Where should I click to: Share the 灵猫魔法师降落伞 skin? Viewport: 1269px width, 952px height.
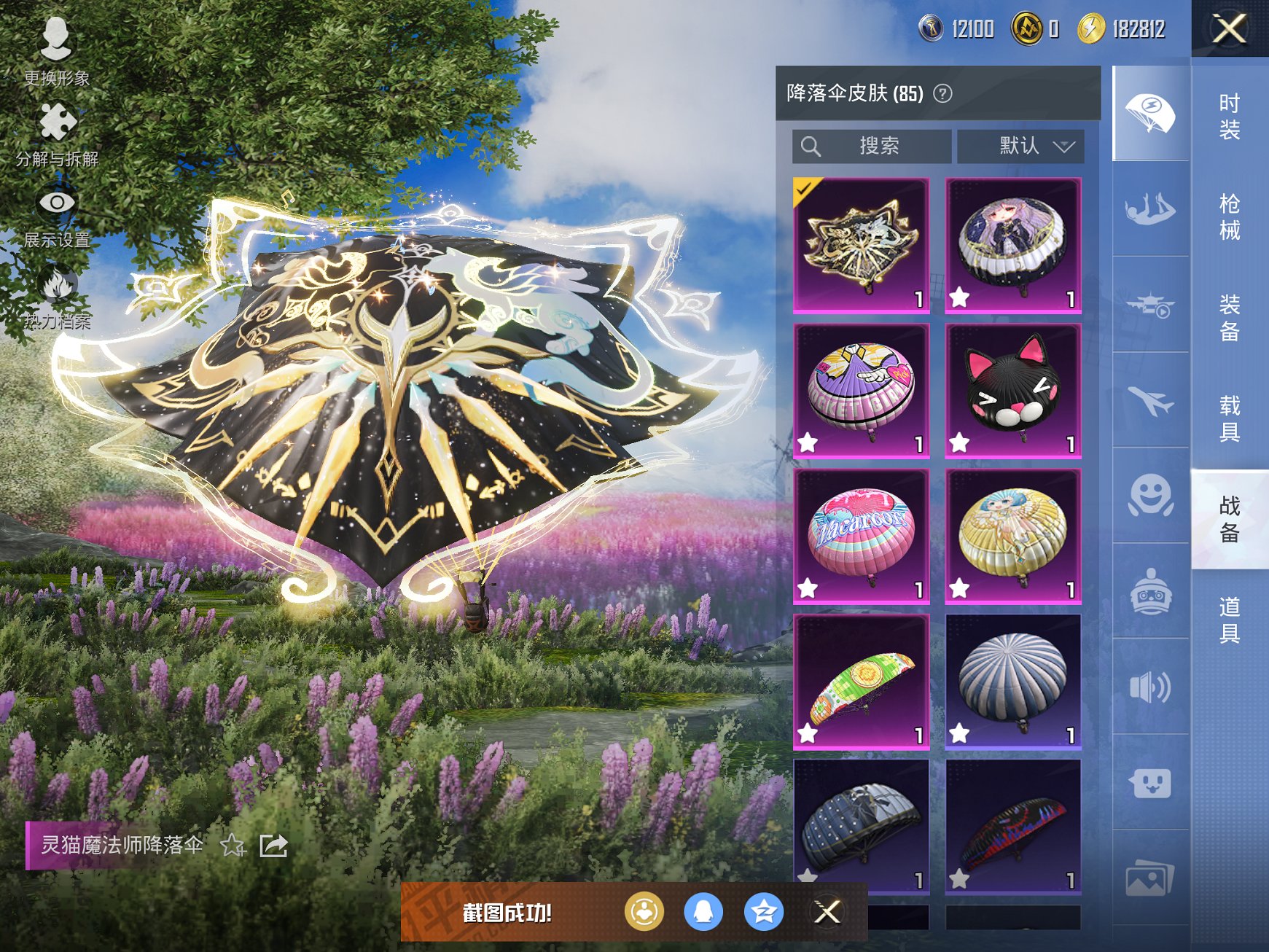click(x=273, y=846)
